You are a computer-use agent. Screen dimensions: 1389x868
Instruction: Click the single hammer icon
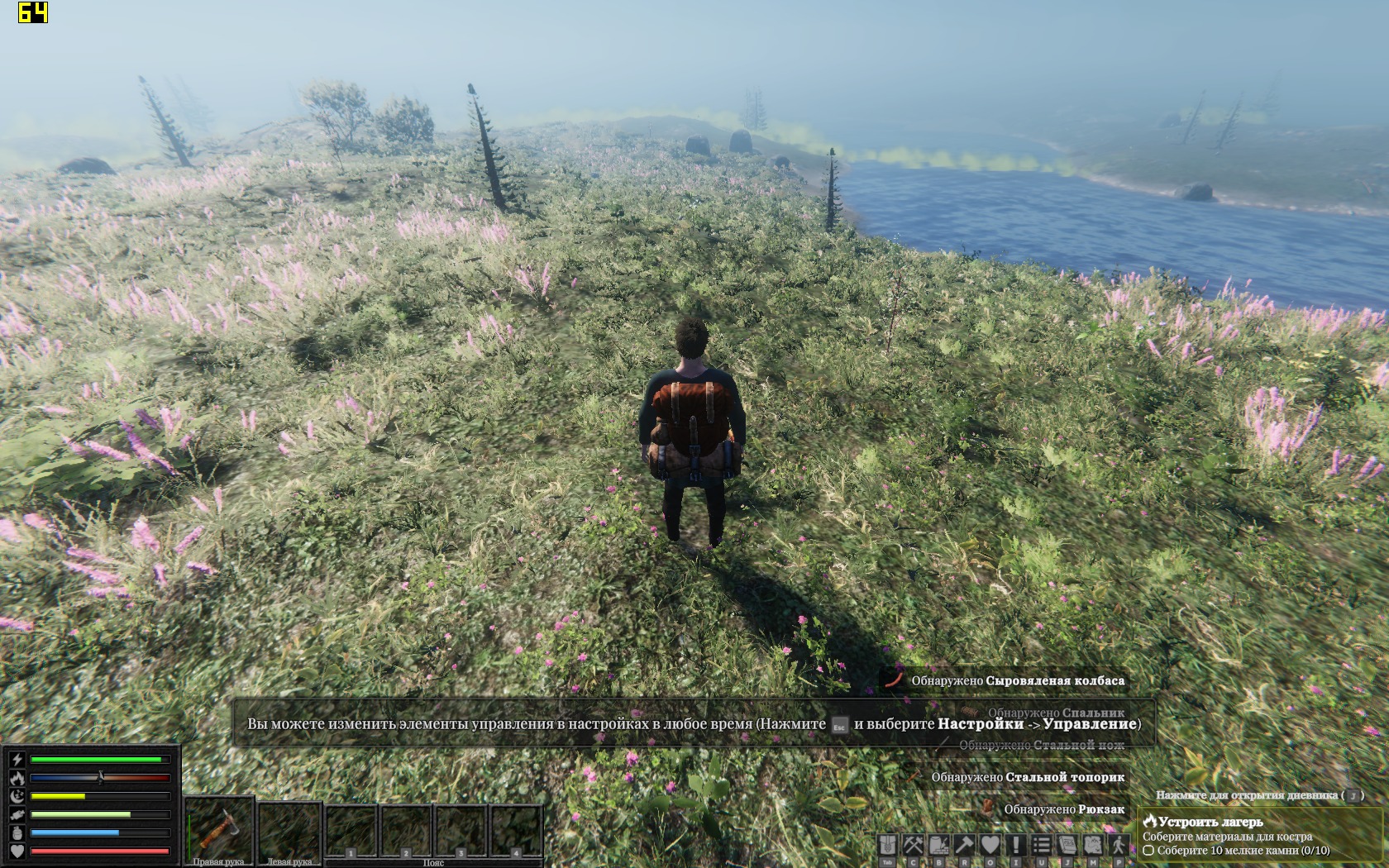tap(965, 845)
